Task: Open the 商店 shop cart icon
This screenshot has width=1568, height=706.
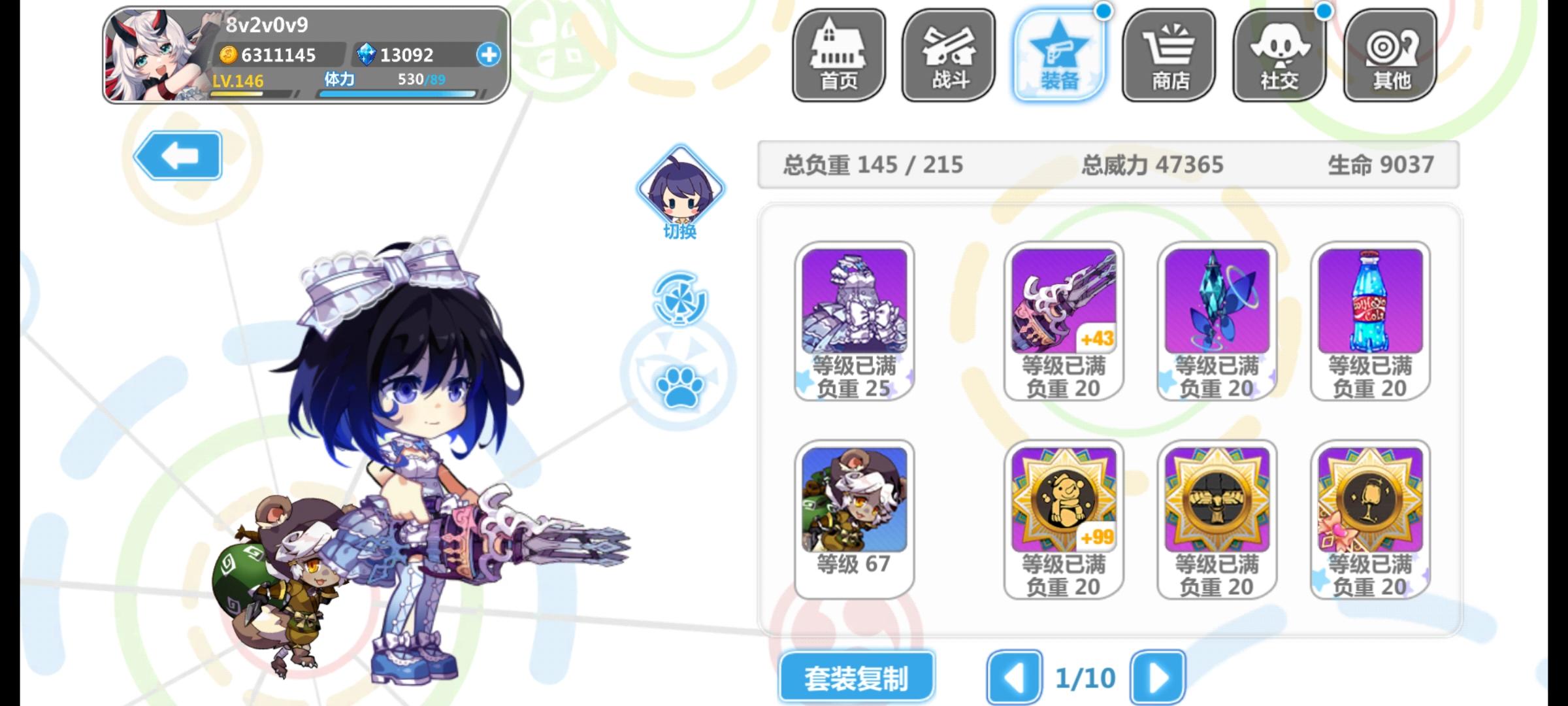Action: pos(1169,56)
